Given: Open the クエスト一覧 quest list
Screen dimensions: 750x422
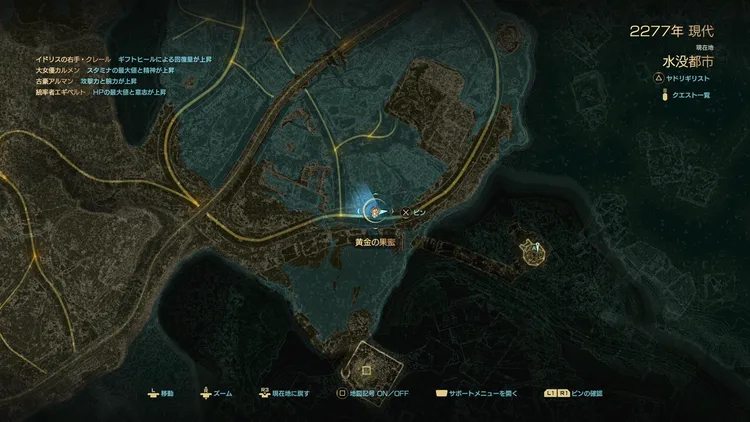Looking at the screenshot, I should click(693, 95).
